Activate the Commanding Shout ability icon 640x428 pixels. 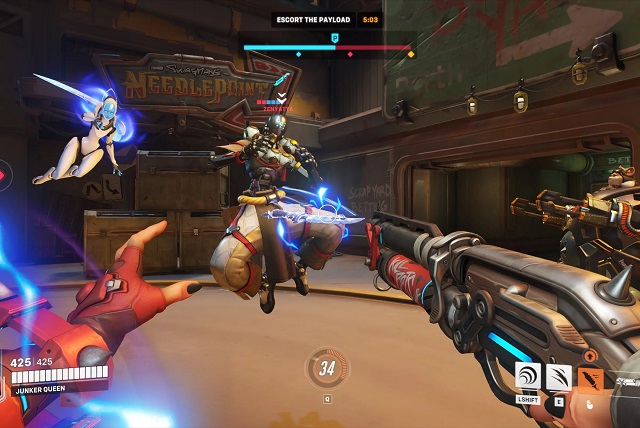pyautogui.click(x=528, y=377)
